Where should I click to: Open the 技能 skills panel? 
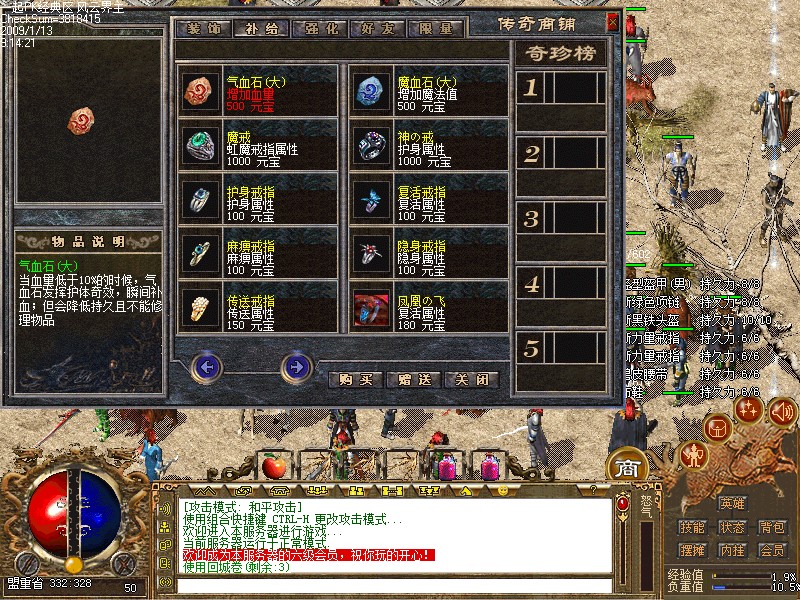[692, 527]
